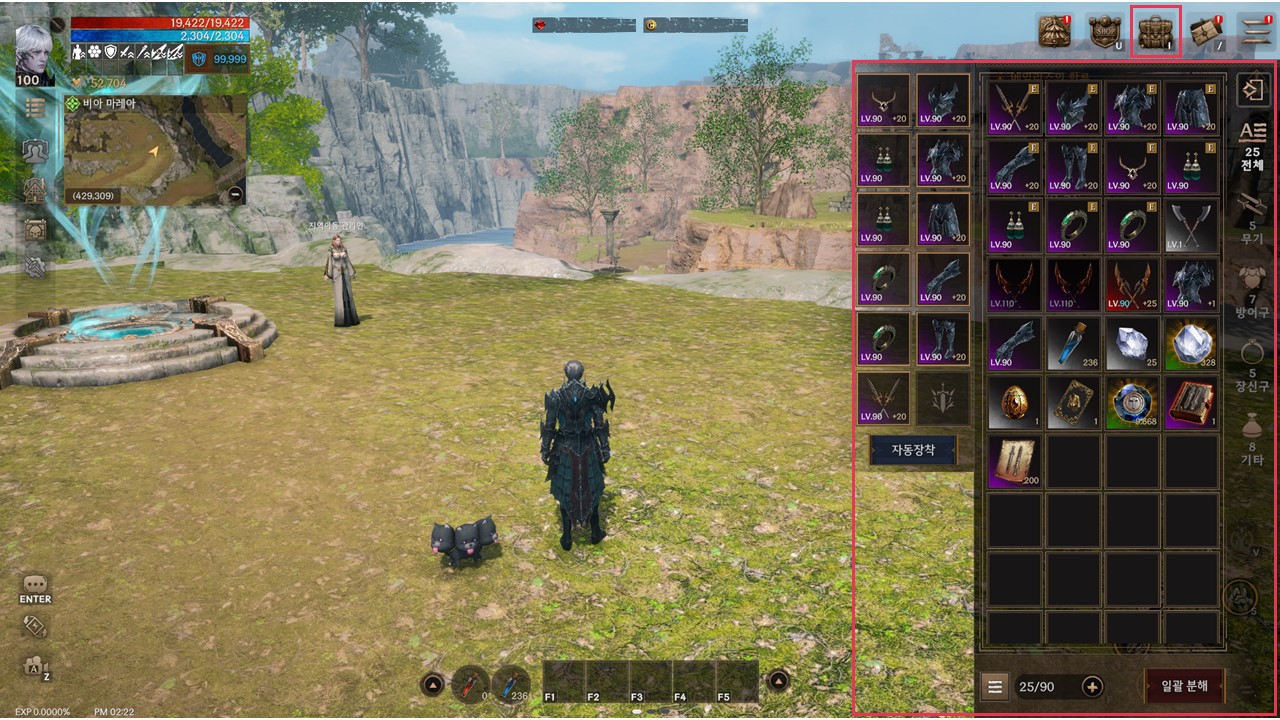Viewport: 1280px width, 720px height.
Task: Click the character portrait at level 100
Action: tap(36, 48)
